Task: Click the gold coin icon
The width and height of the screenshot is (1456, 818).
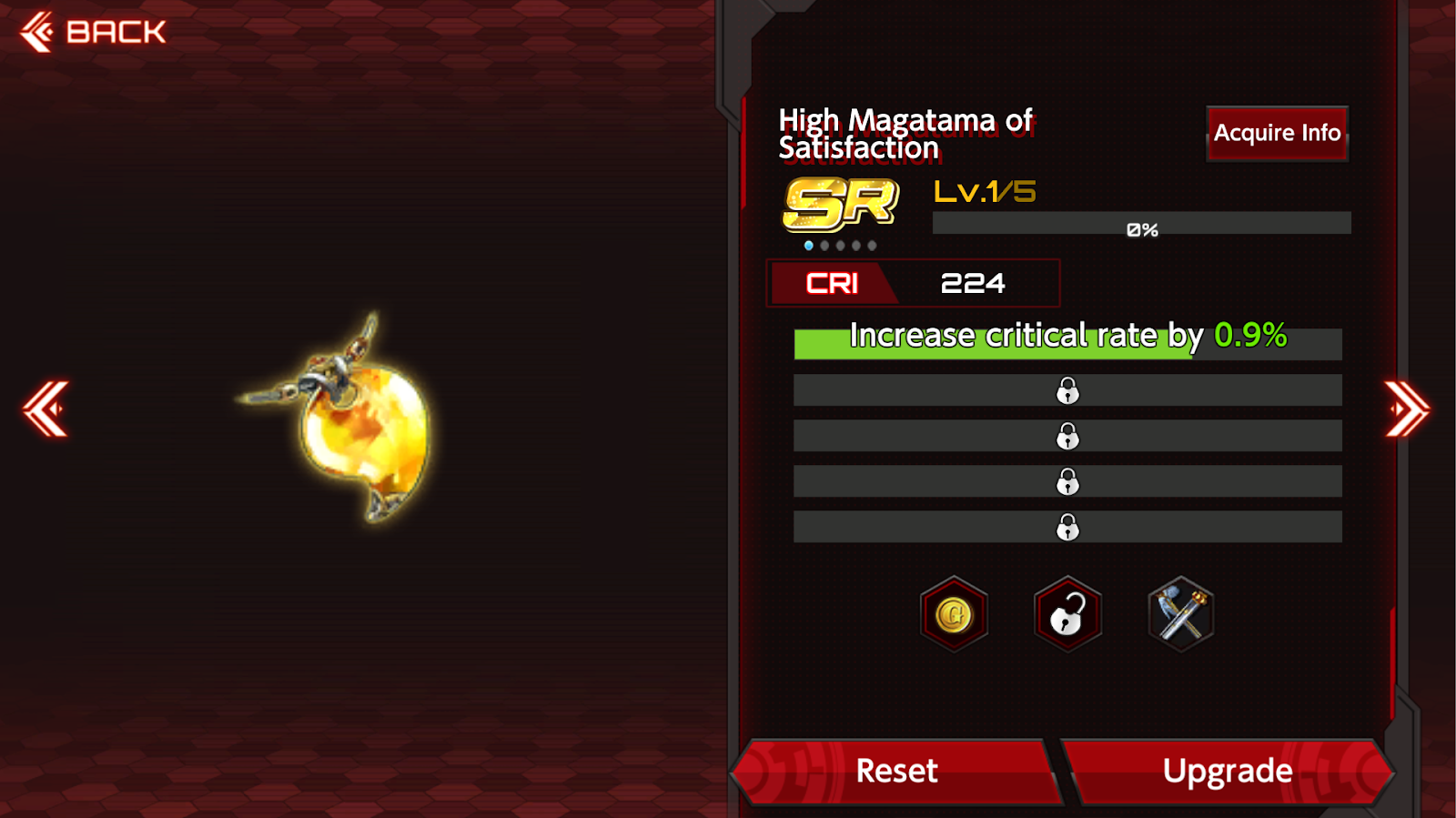Action: point(954,615)
